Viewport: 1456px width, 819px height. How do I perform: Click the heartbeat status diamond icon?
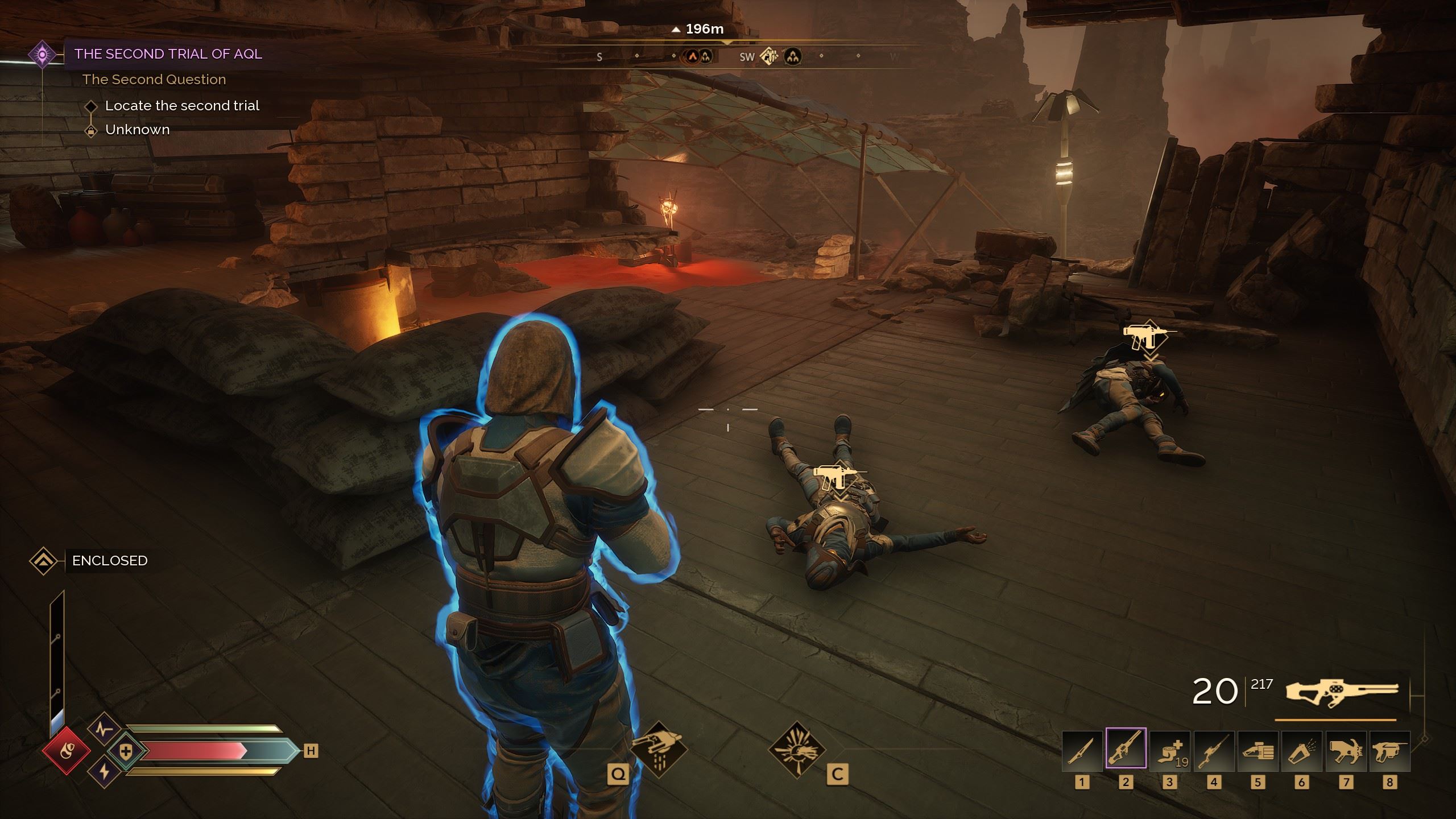[104, 729]
